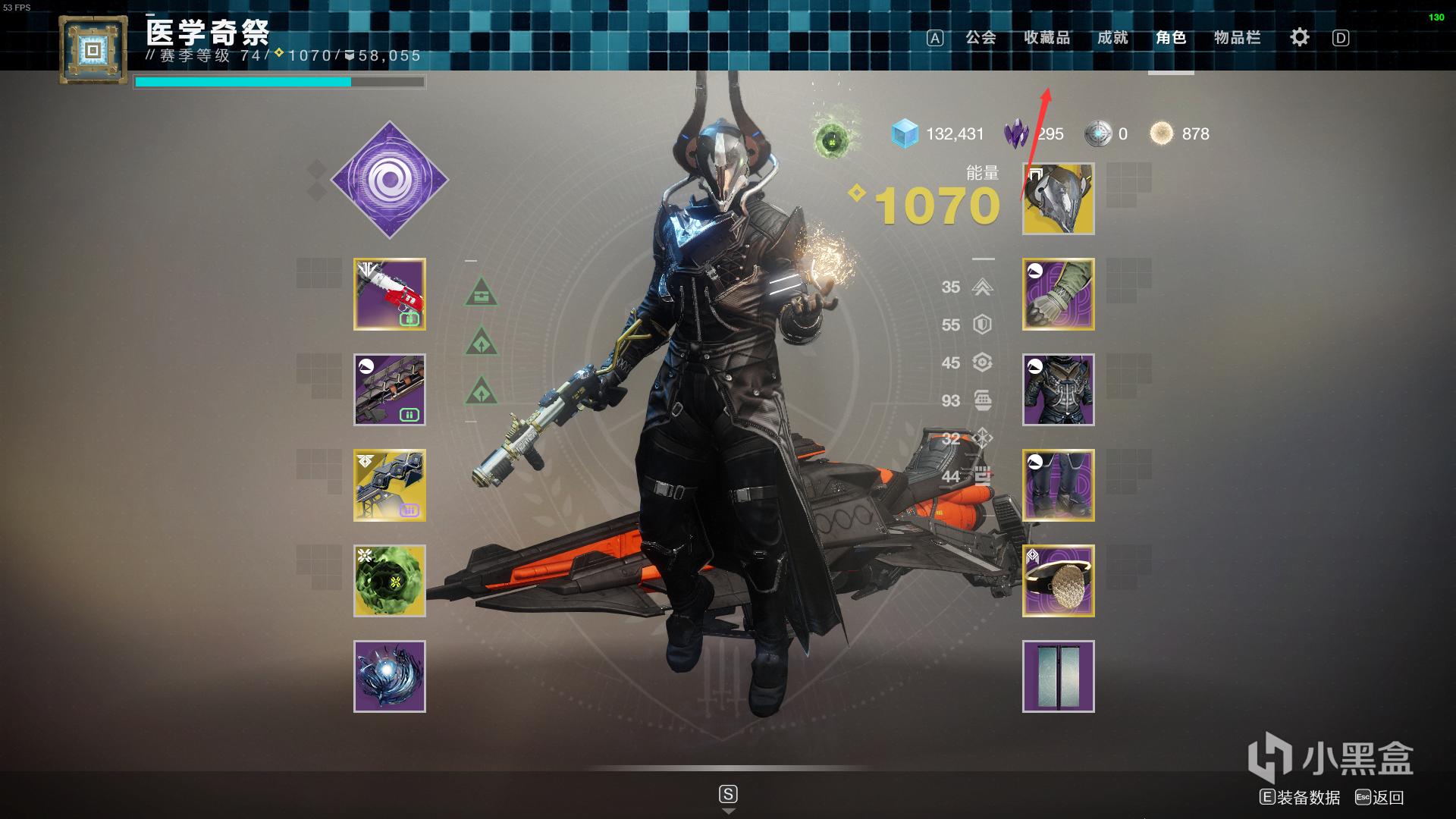
Task: Switch to the 物品栏 inventory tab
Action: click(1237, 38)
